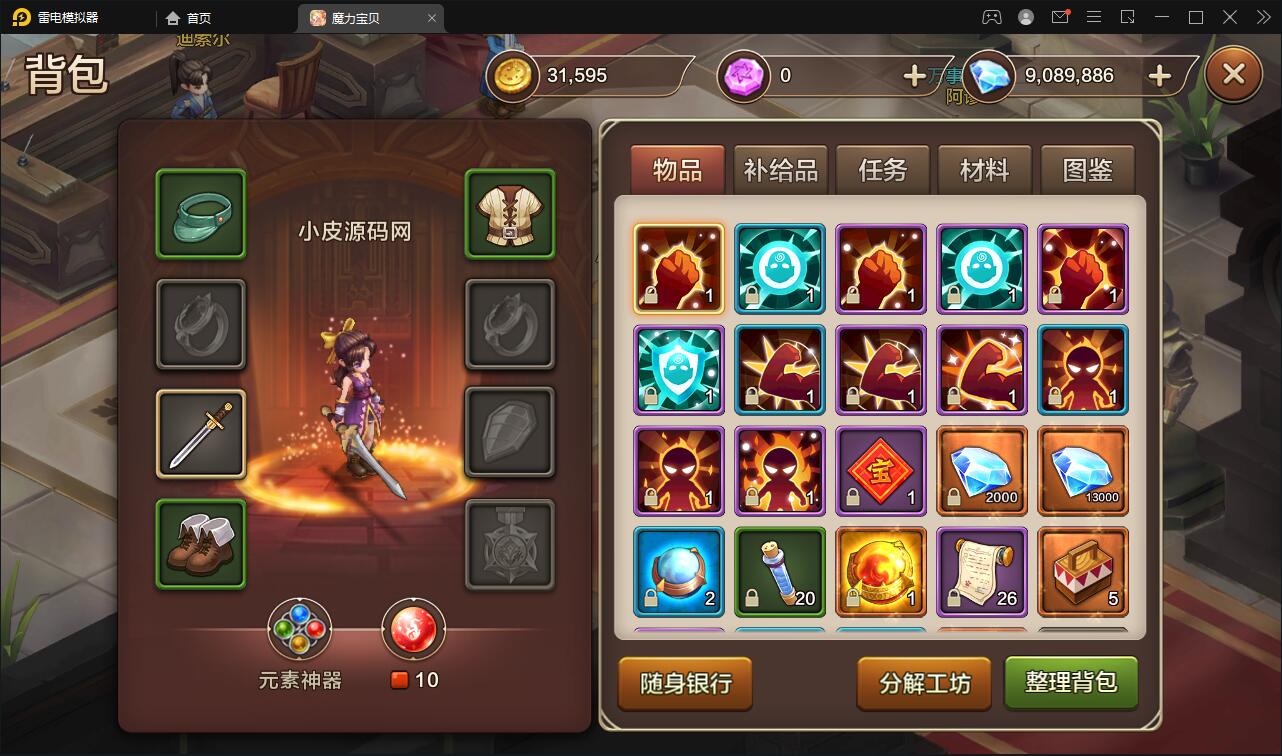Select the scroll item showing 26

click(x=981, y=571)
